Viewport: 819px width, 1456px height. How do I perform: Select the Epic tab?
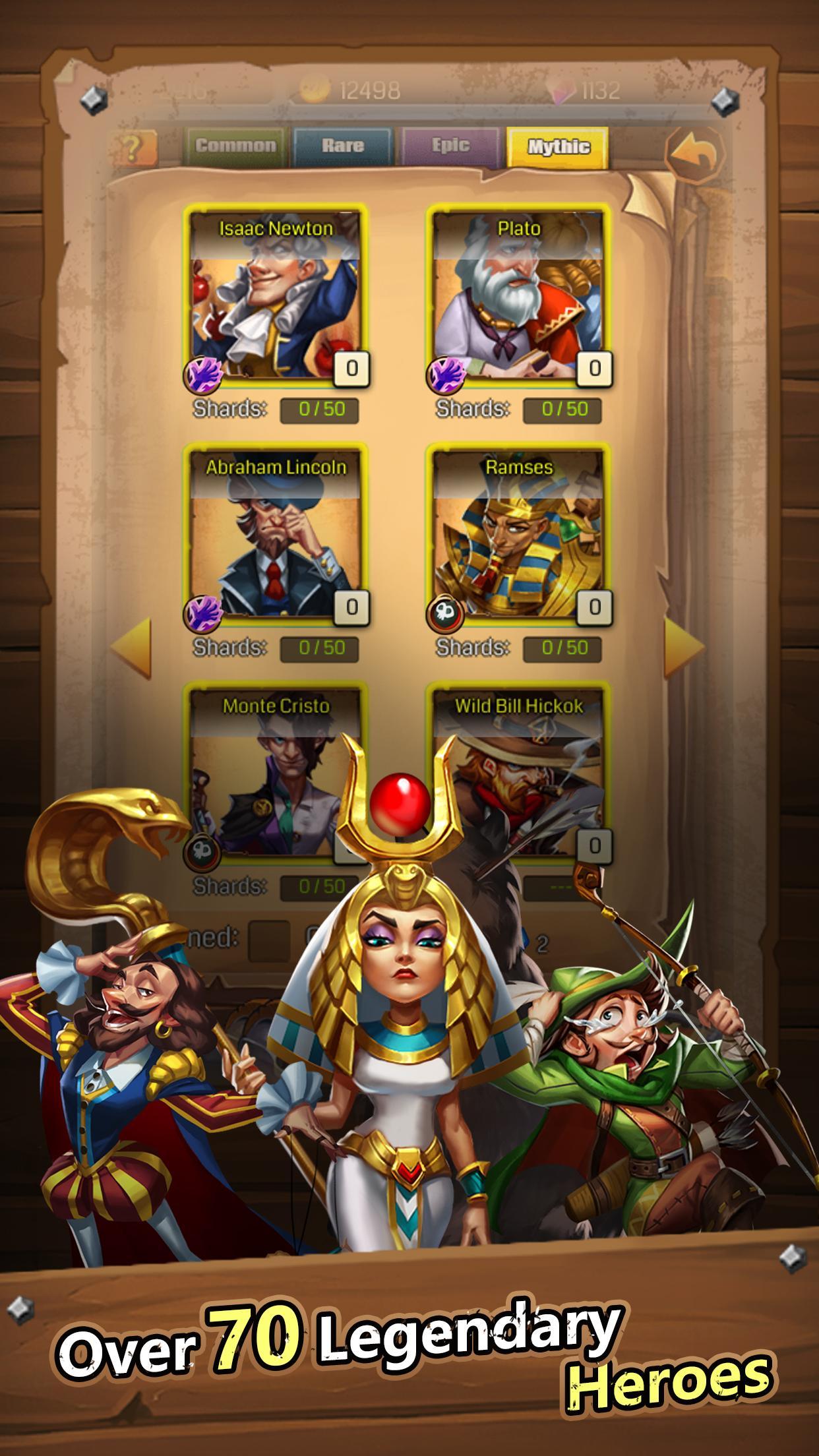[x=450, y=146]
